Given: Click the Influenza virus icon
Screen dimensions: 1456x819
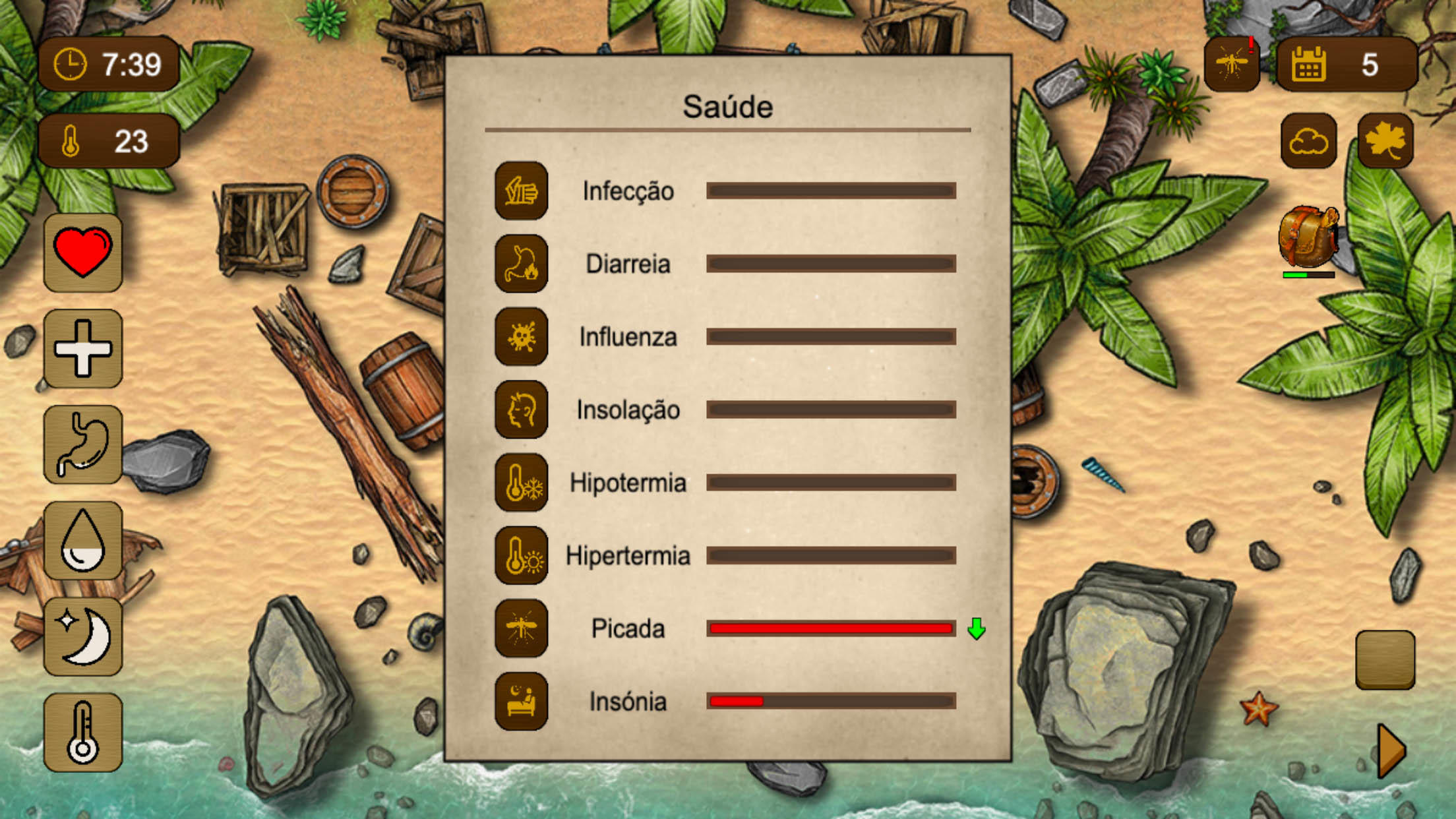Looking at the screenshot, I should (x=521, y=336).
